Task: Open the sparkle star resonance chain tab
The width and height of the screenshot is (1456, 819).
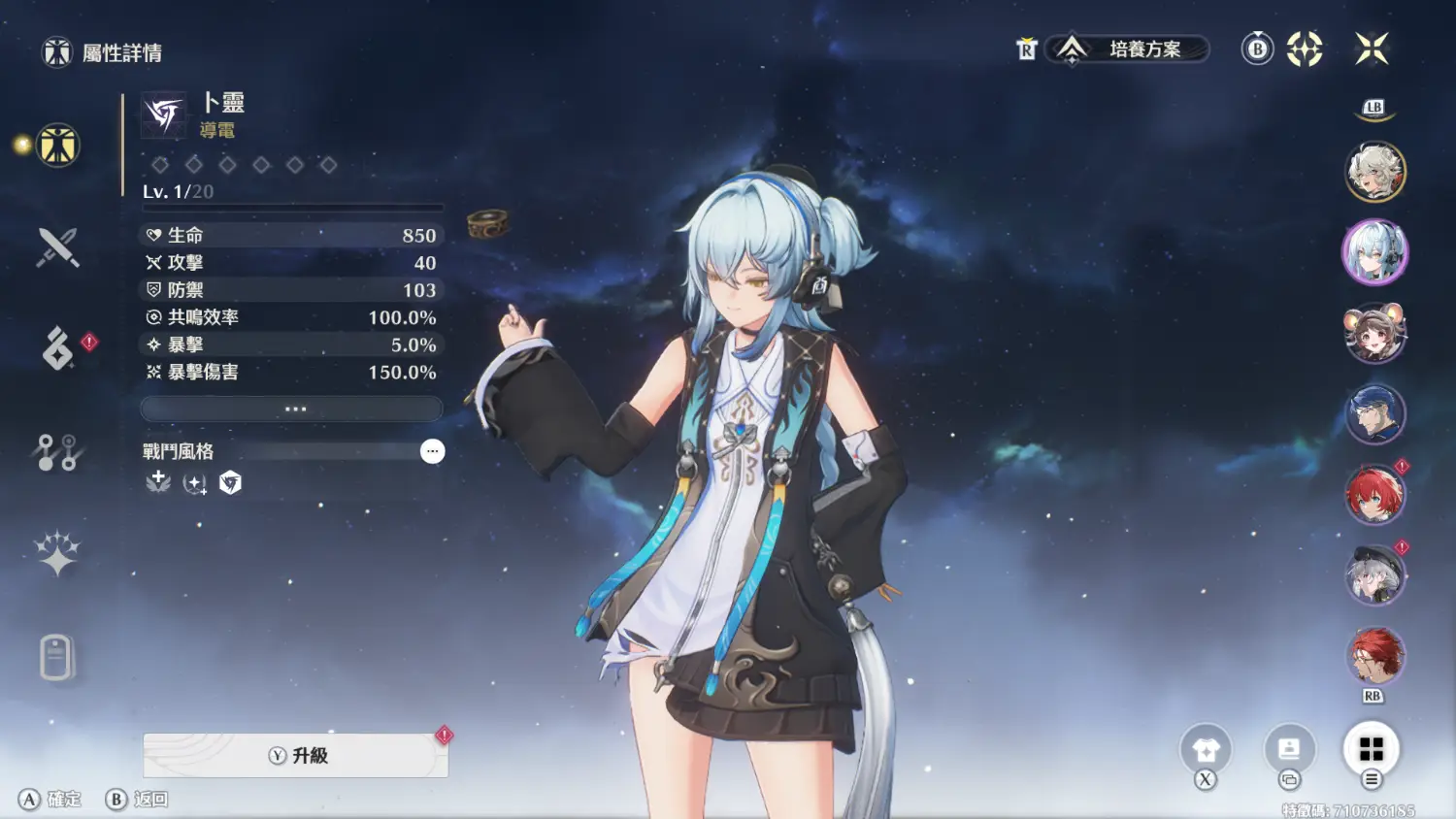Action: (57, 554)
